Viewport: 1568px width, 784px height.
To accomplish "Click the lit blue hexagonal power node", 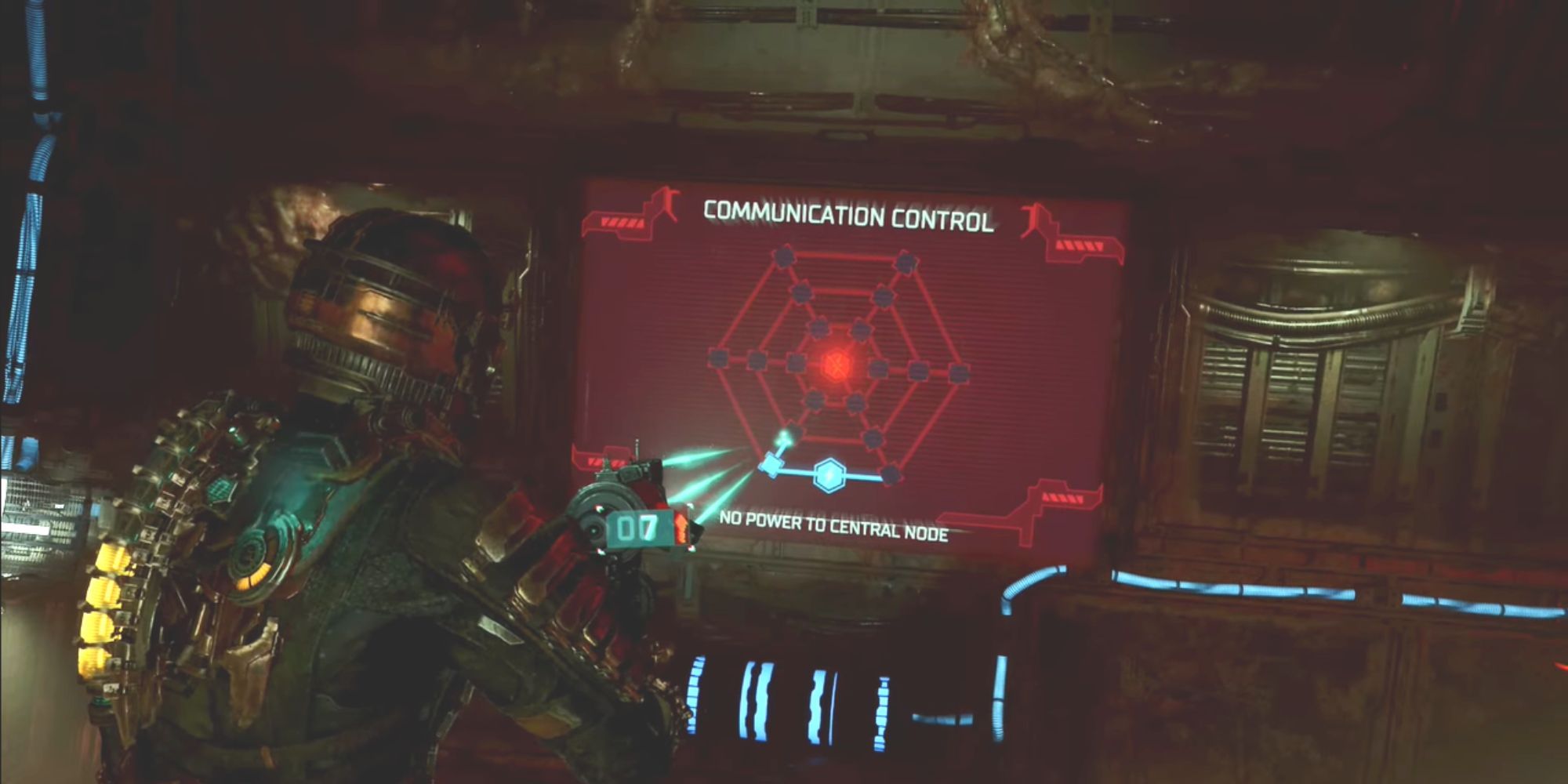I will (829, 474).
